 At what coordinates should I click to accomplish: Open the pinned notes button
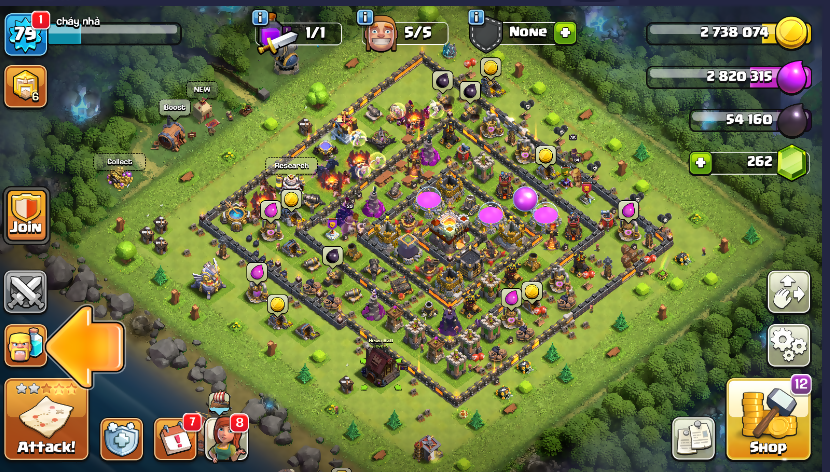click(x=693, y=438)
